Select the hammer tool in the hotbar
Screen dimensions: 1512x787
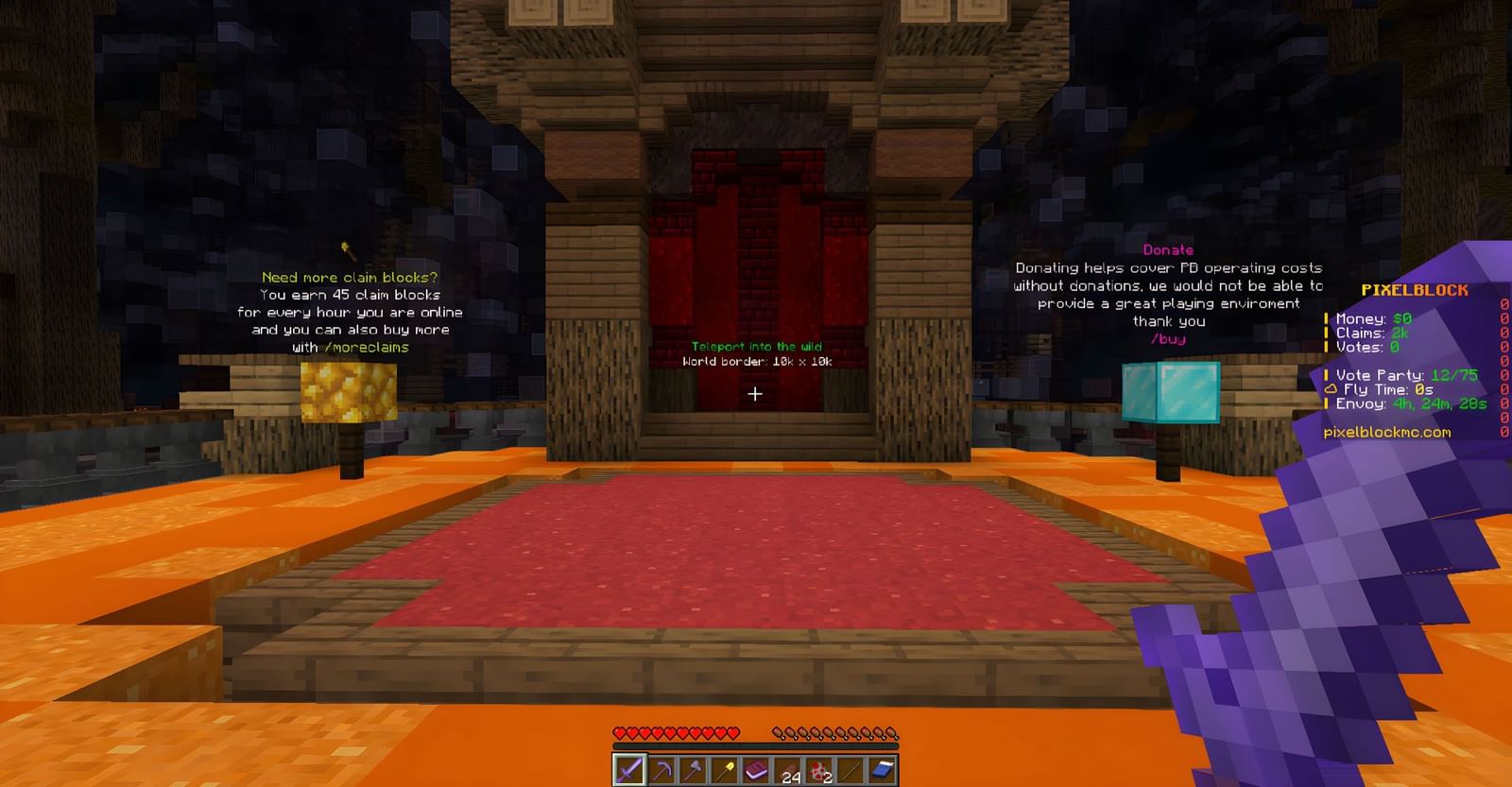tap(694, 769)
